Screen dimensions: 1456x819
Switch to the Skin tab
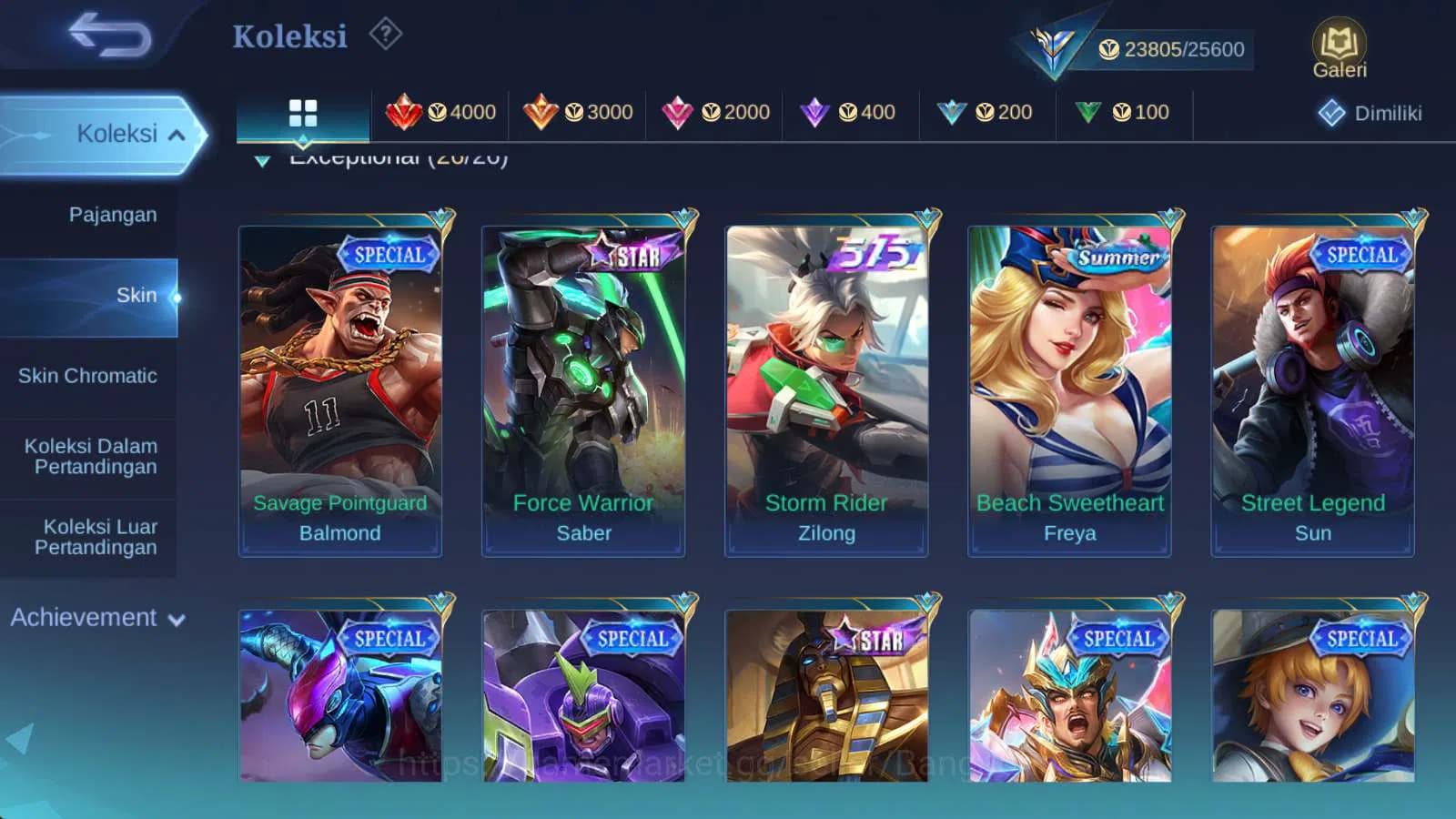coord(138,295)
